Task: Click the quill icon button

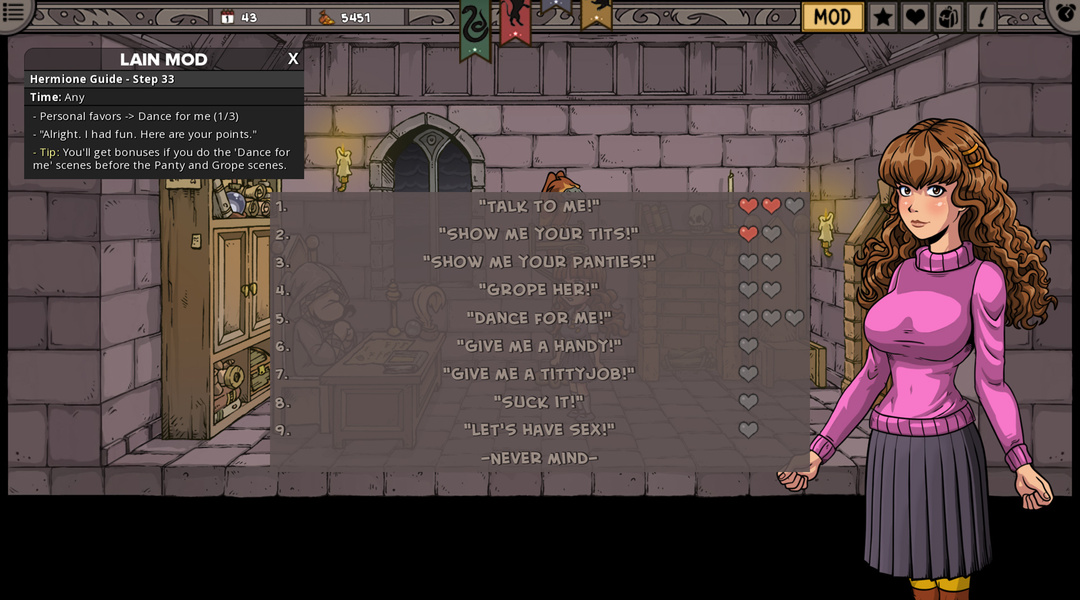Action: coord(981,17)
